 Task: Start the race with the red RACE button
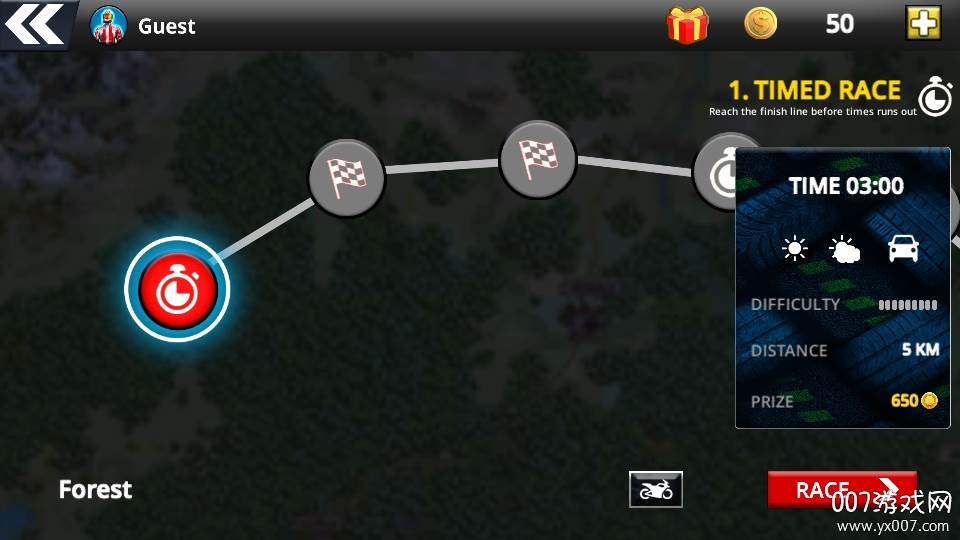(x=841, y=489)
